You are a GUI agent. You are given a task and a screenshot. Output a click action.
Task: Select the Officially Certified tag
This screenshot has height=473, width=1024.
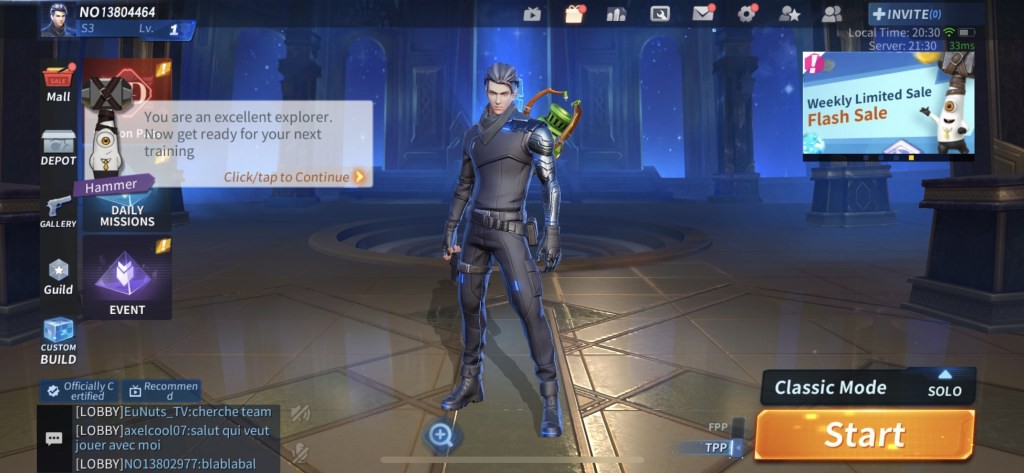coord(80,390)
